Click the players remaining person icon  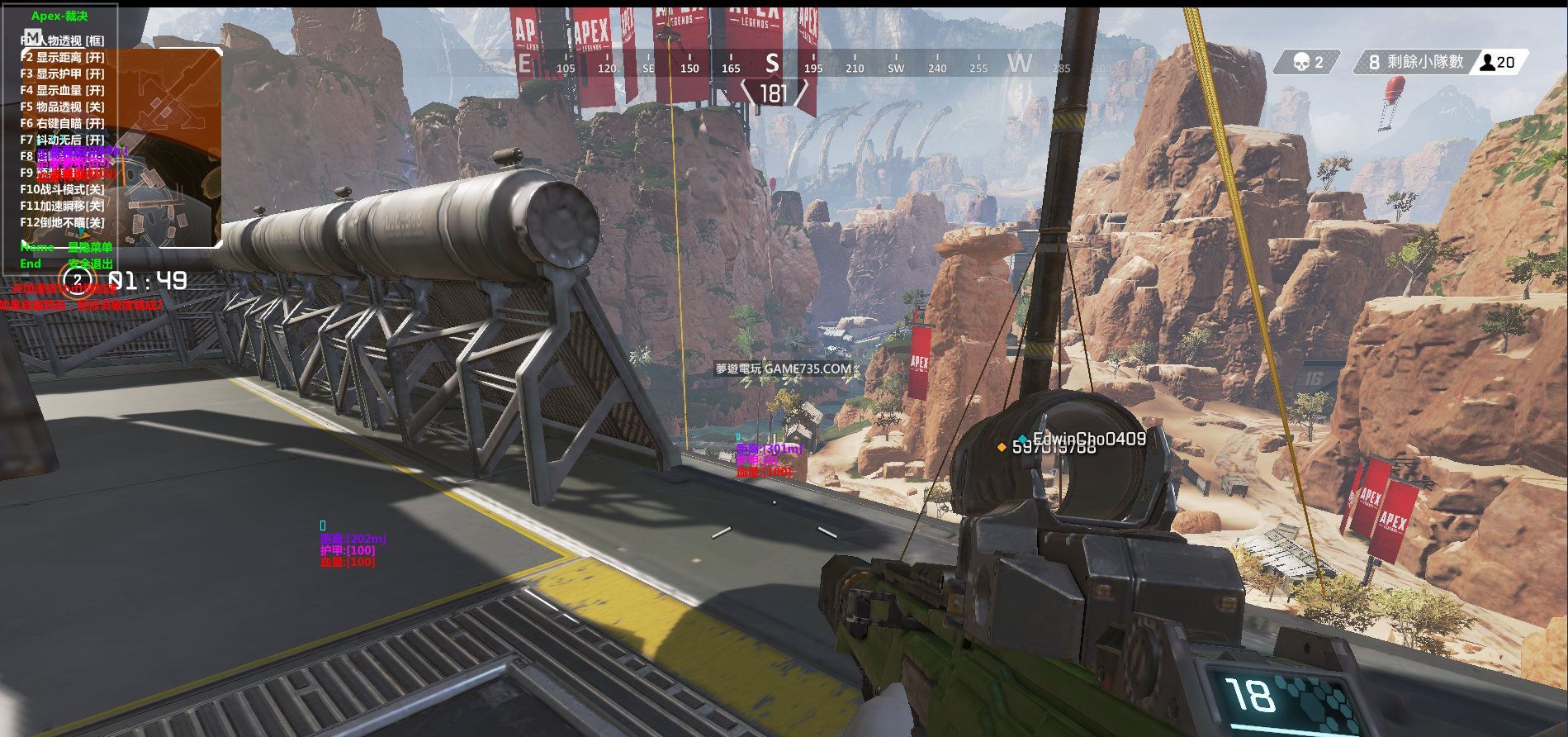pos(1486,62)
